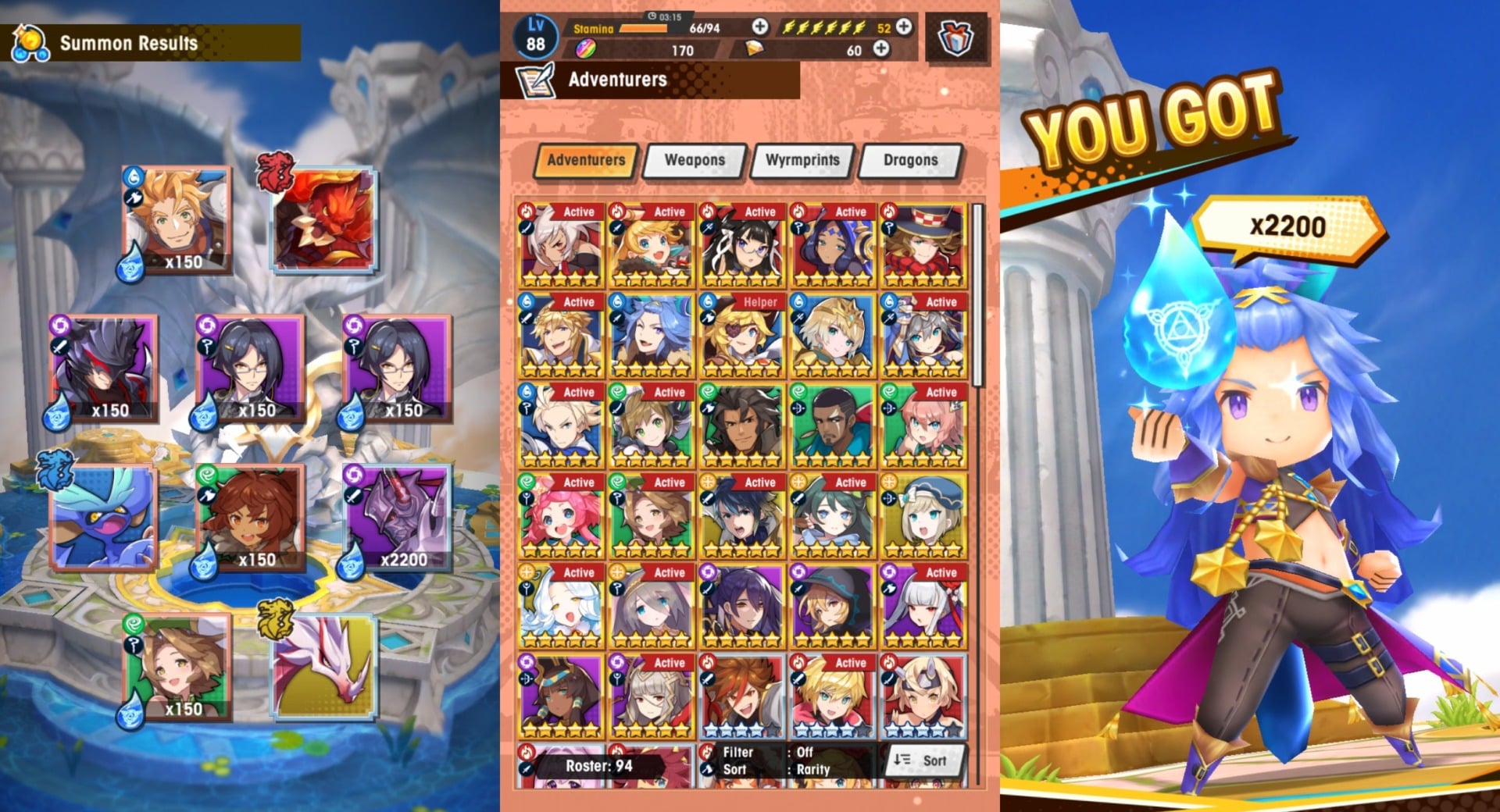This screenshot has width=1500, height=812.
Task: Open the Wyrmprints tab
Action: (x=802, y=159)
